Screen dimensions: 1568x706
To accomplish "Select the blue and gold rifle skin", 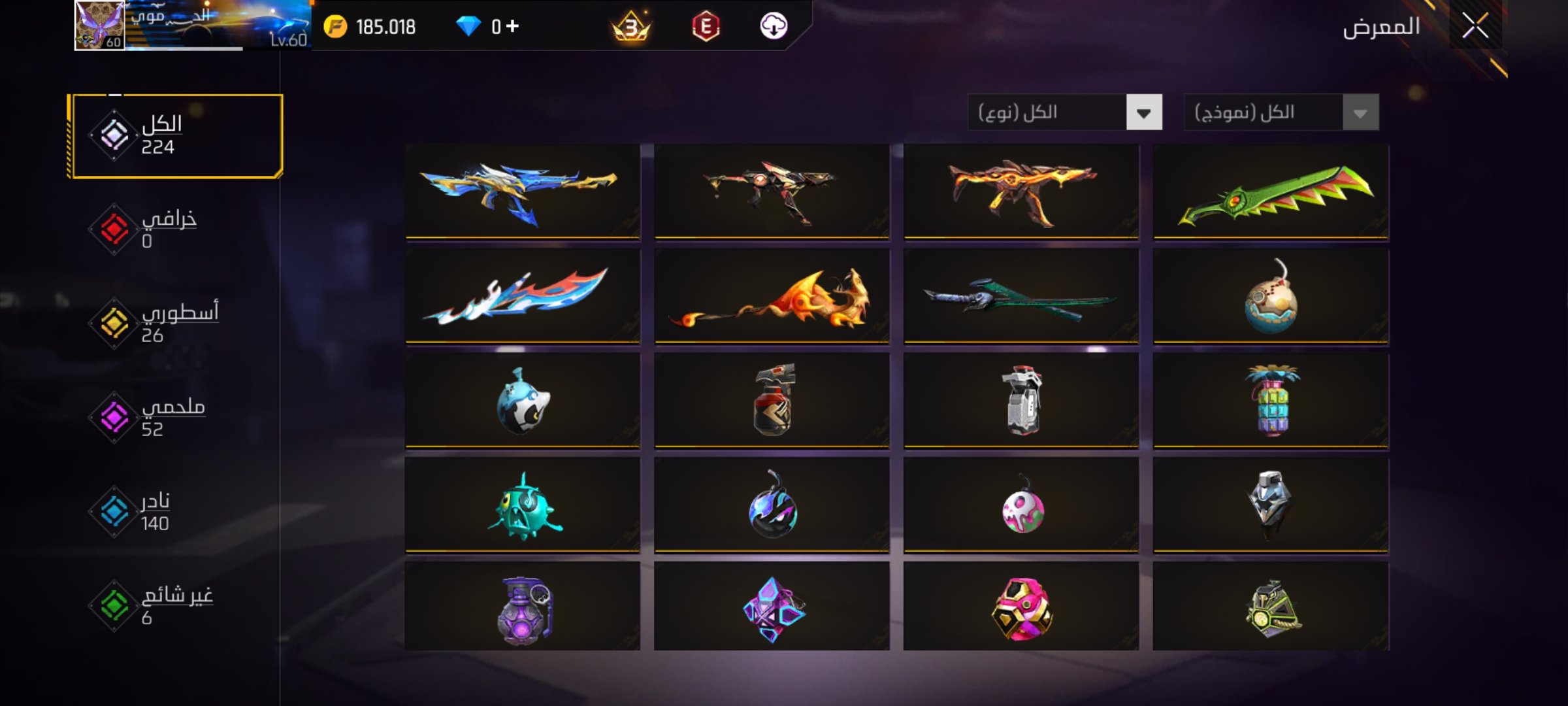I will pos(523,191).
